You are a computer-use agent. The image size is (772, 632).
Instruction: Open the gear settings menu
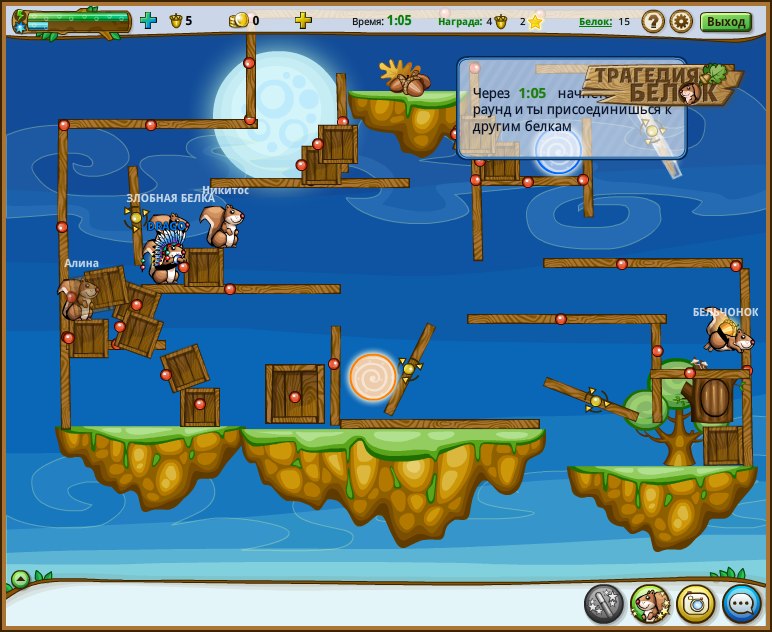[x=681, y=21]
